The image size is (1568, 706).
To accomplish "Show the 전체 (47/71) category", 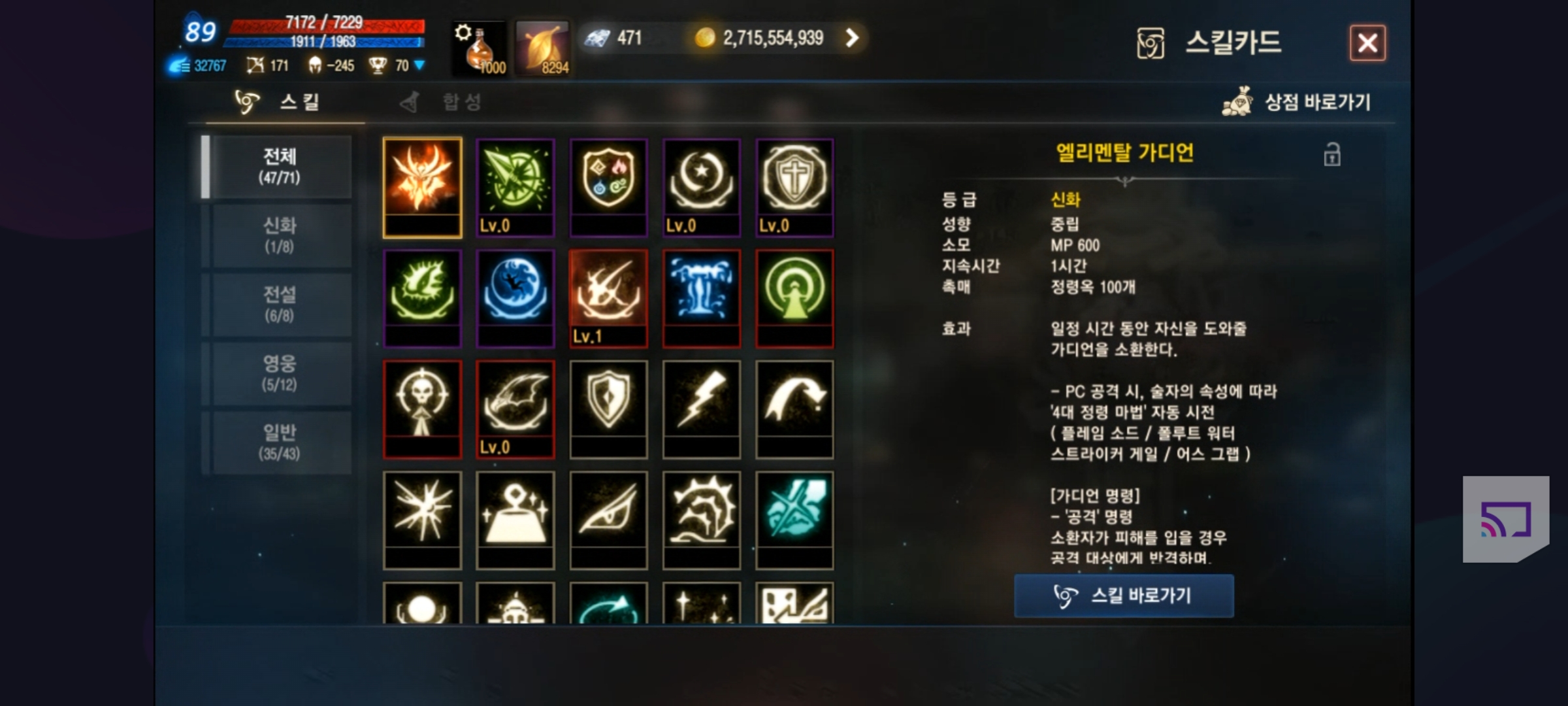I will (x=280, y=166).
